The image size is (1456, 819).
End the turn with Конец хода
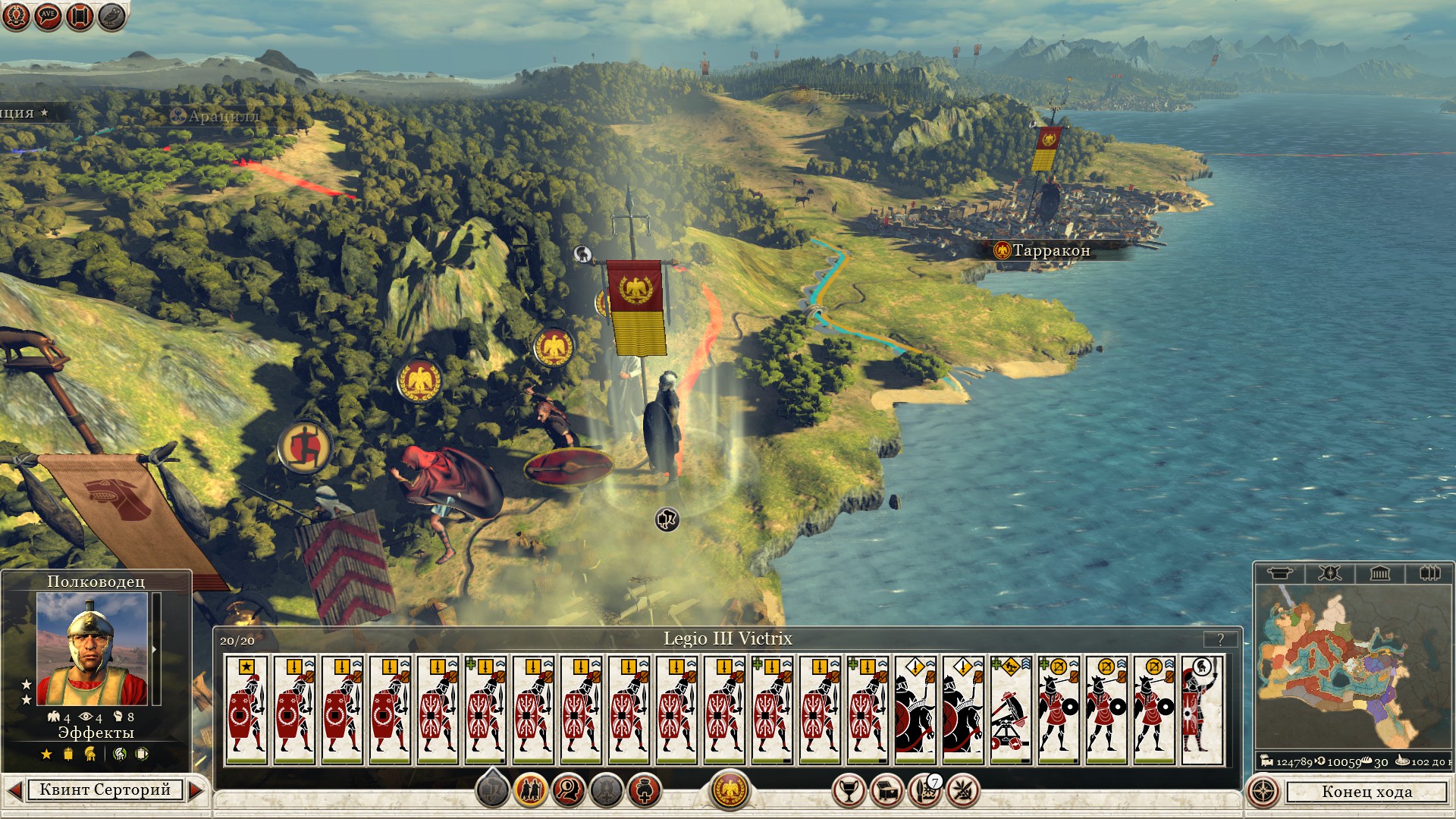coord(1367,792)
